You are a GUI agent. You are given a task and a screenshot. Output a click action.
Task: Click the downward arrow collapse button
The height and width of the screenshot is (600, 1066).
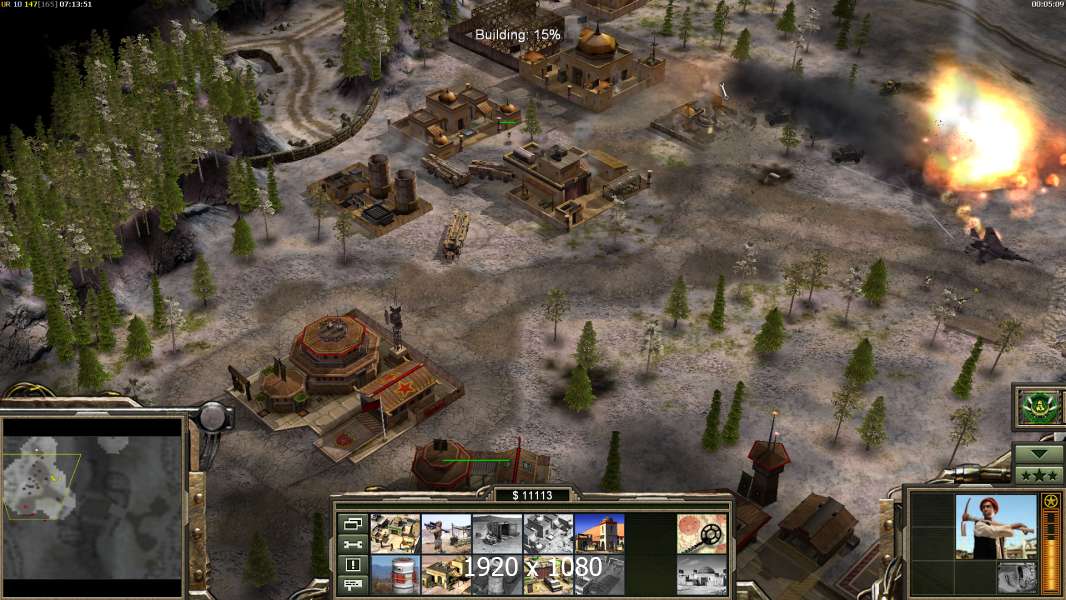pyautogui.click(x=1038, y=453)
